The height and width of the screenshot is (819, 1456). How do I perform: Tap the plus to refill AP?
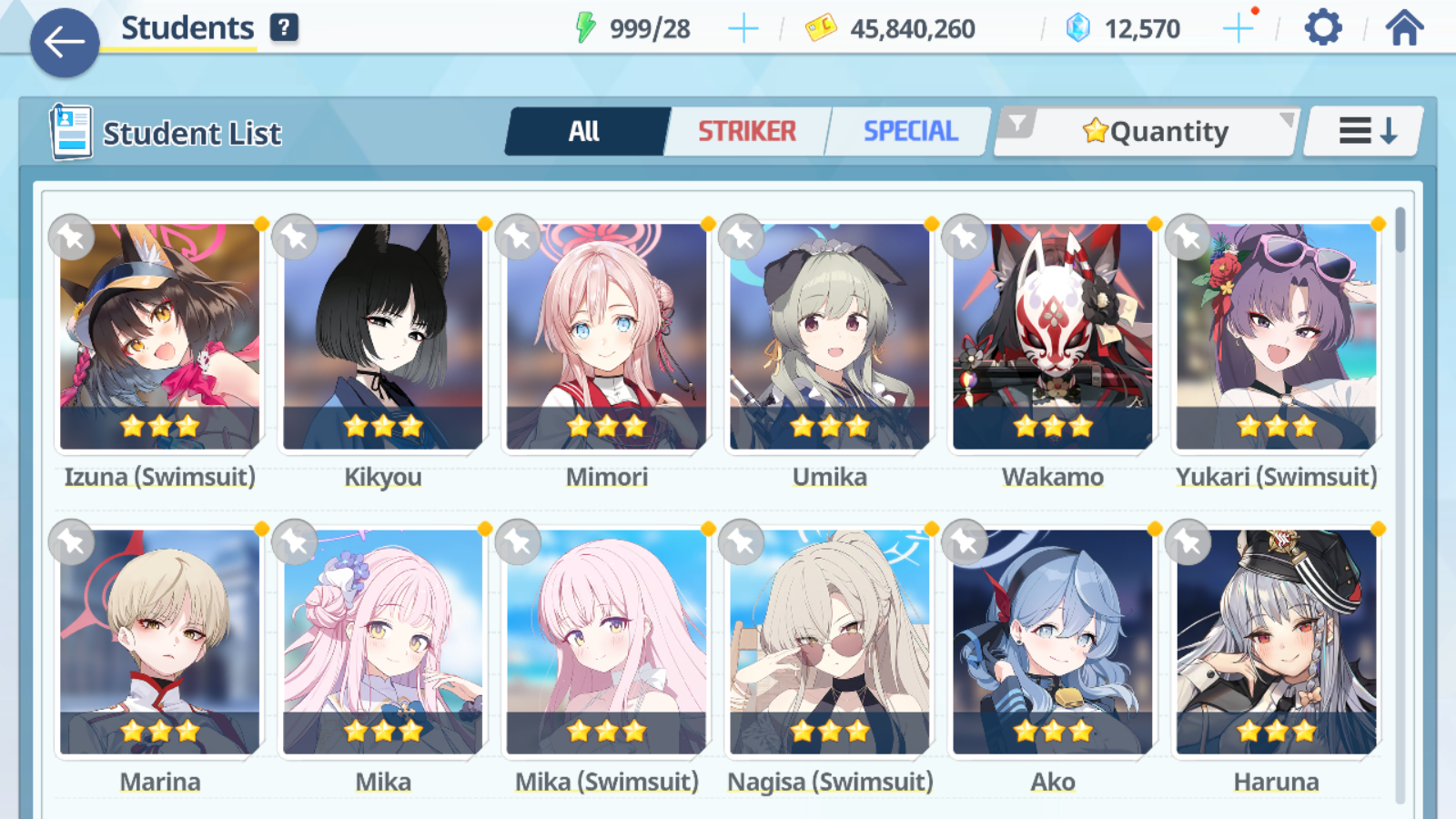click(x=743, y=27)
